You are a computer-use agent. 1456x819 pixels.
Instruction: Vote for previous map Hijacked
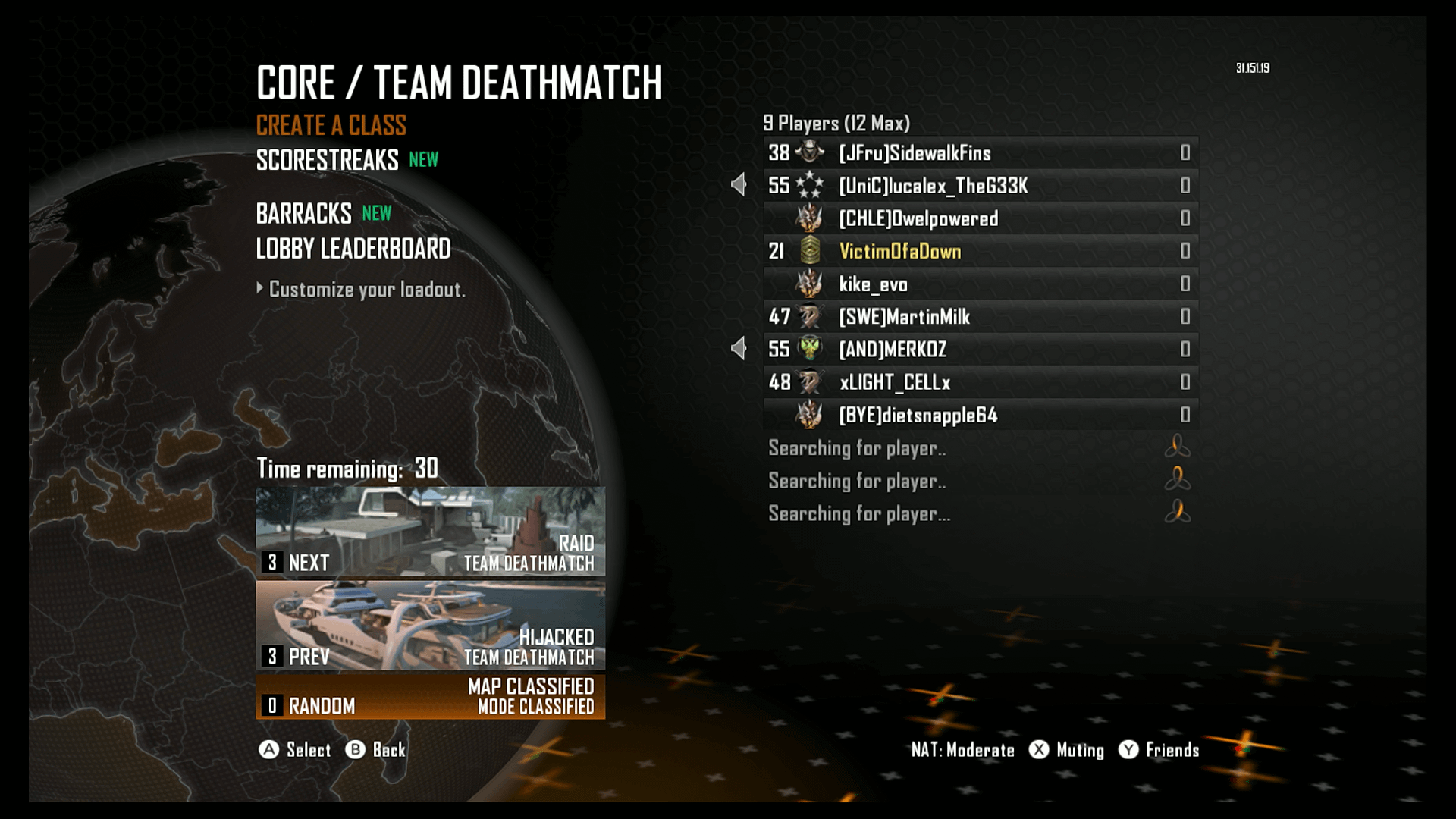[430, 626]
